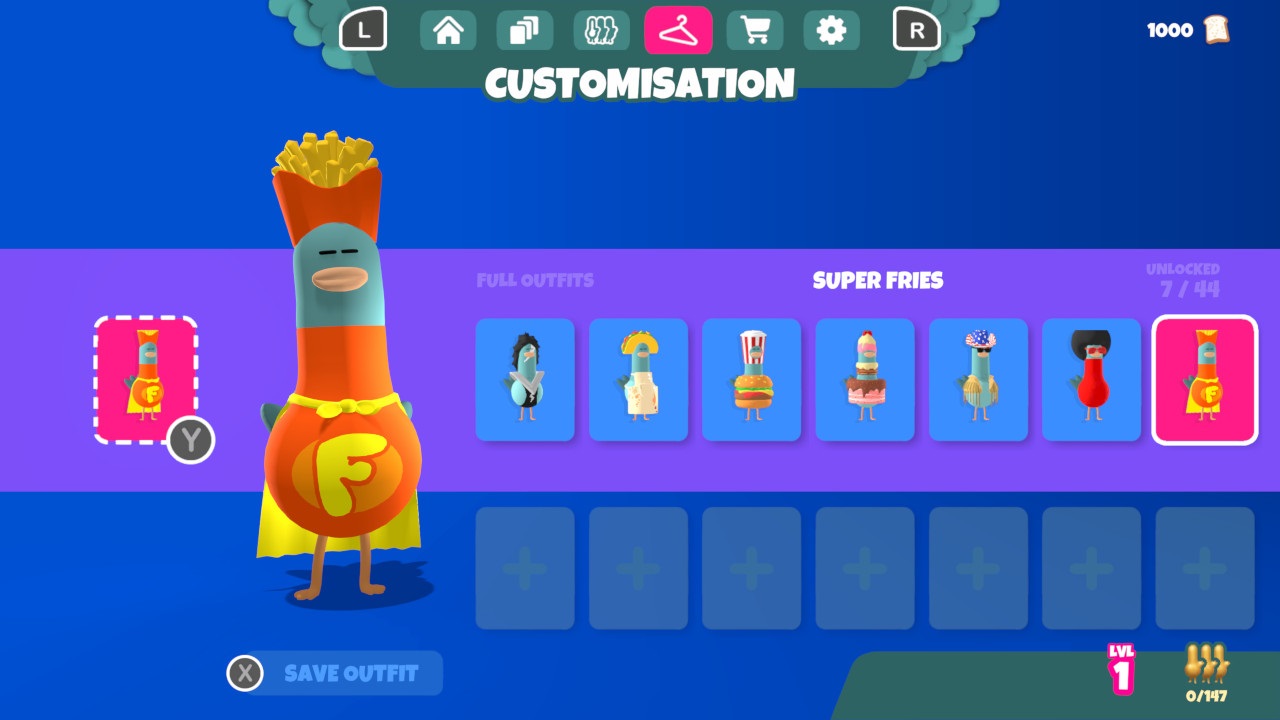Open the pigeon crowd multiplayer icon
Viewport: 1280px width, 720px height.
pos(601,30)
